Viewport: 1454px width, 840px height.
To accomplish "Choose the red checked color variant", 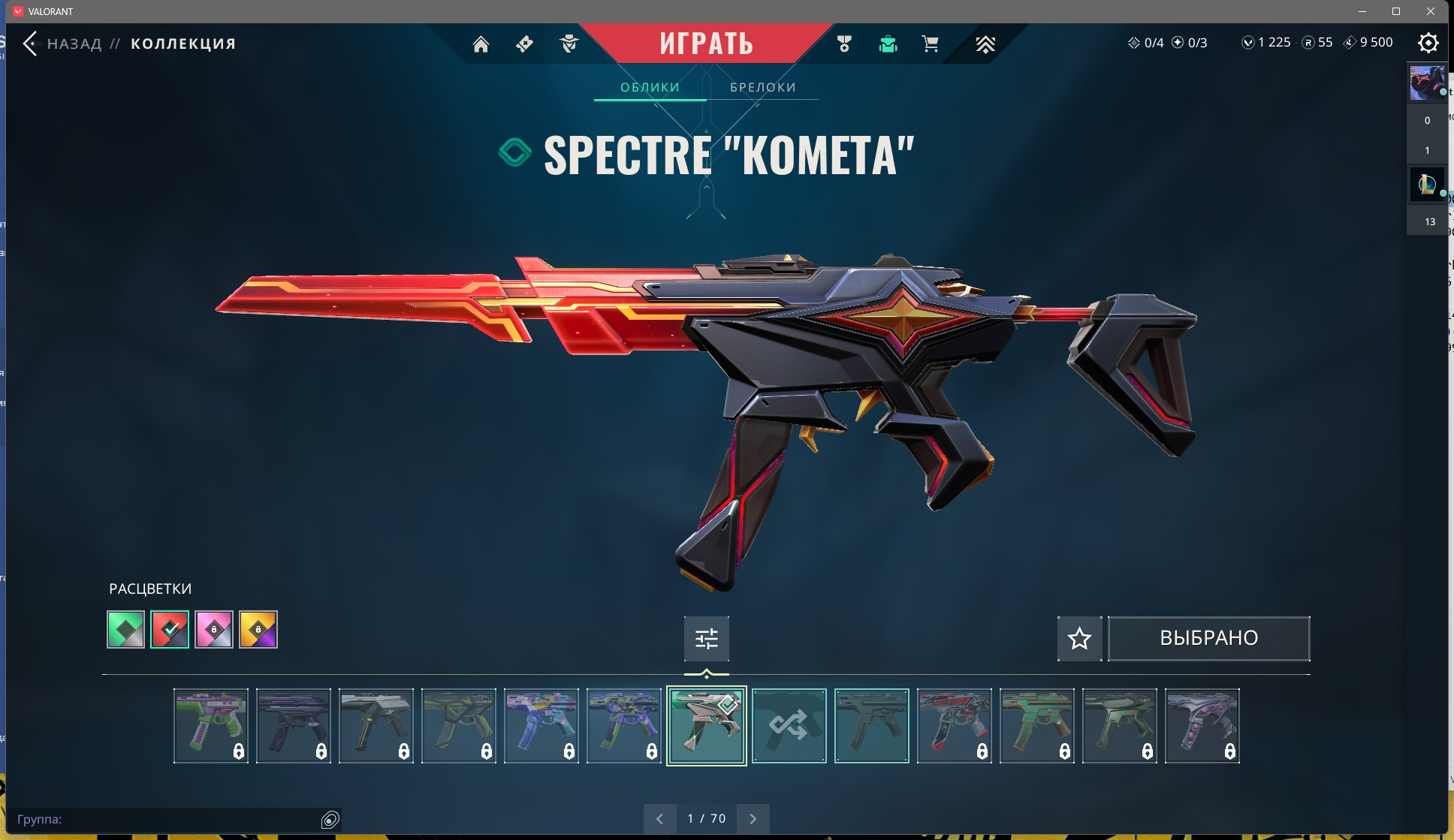I will (170, 629).
